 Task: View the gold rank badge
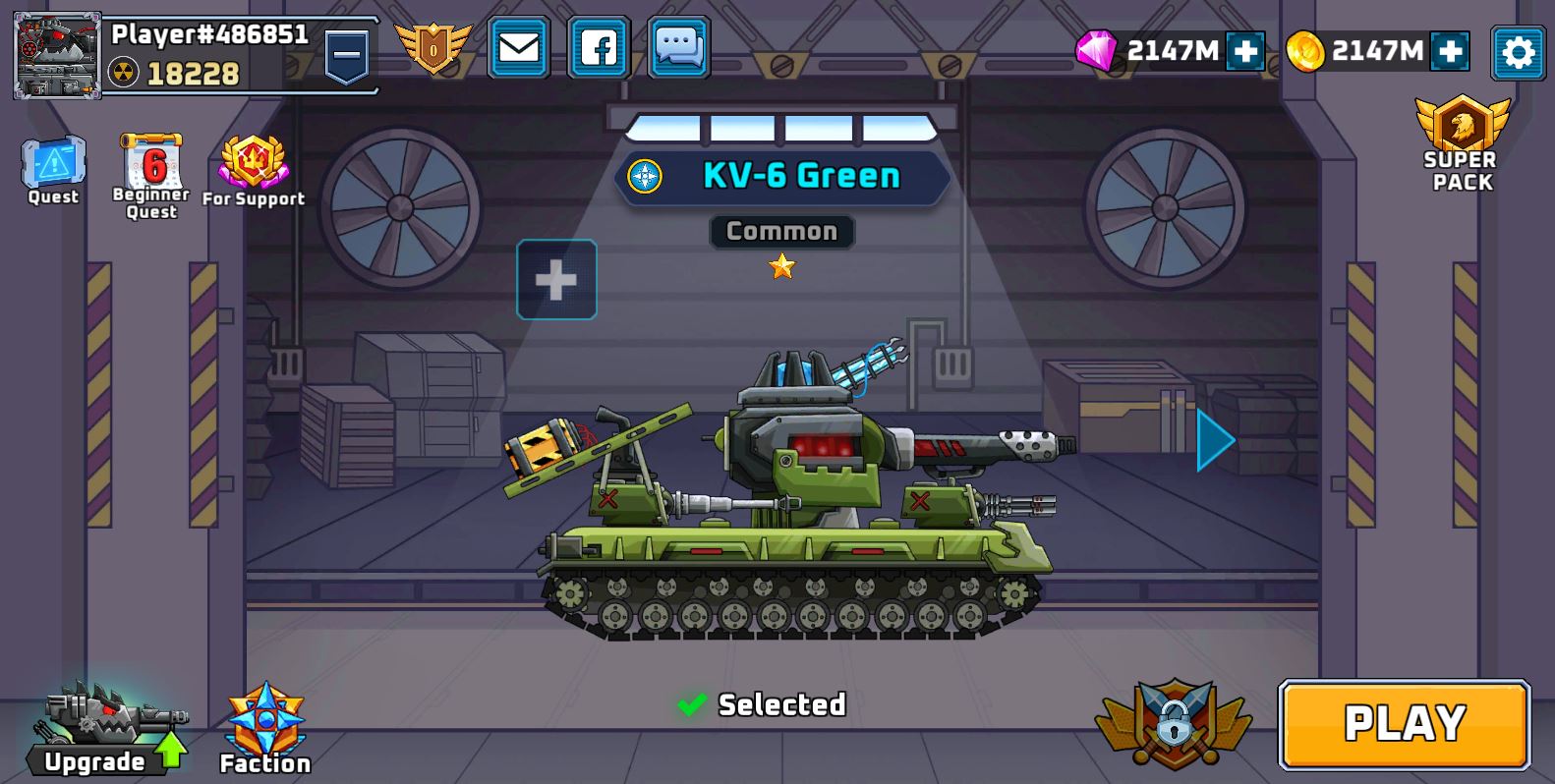tap(432, 47)
